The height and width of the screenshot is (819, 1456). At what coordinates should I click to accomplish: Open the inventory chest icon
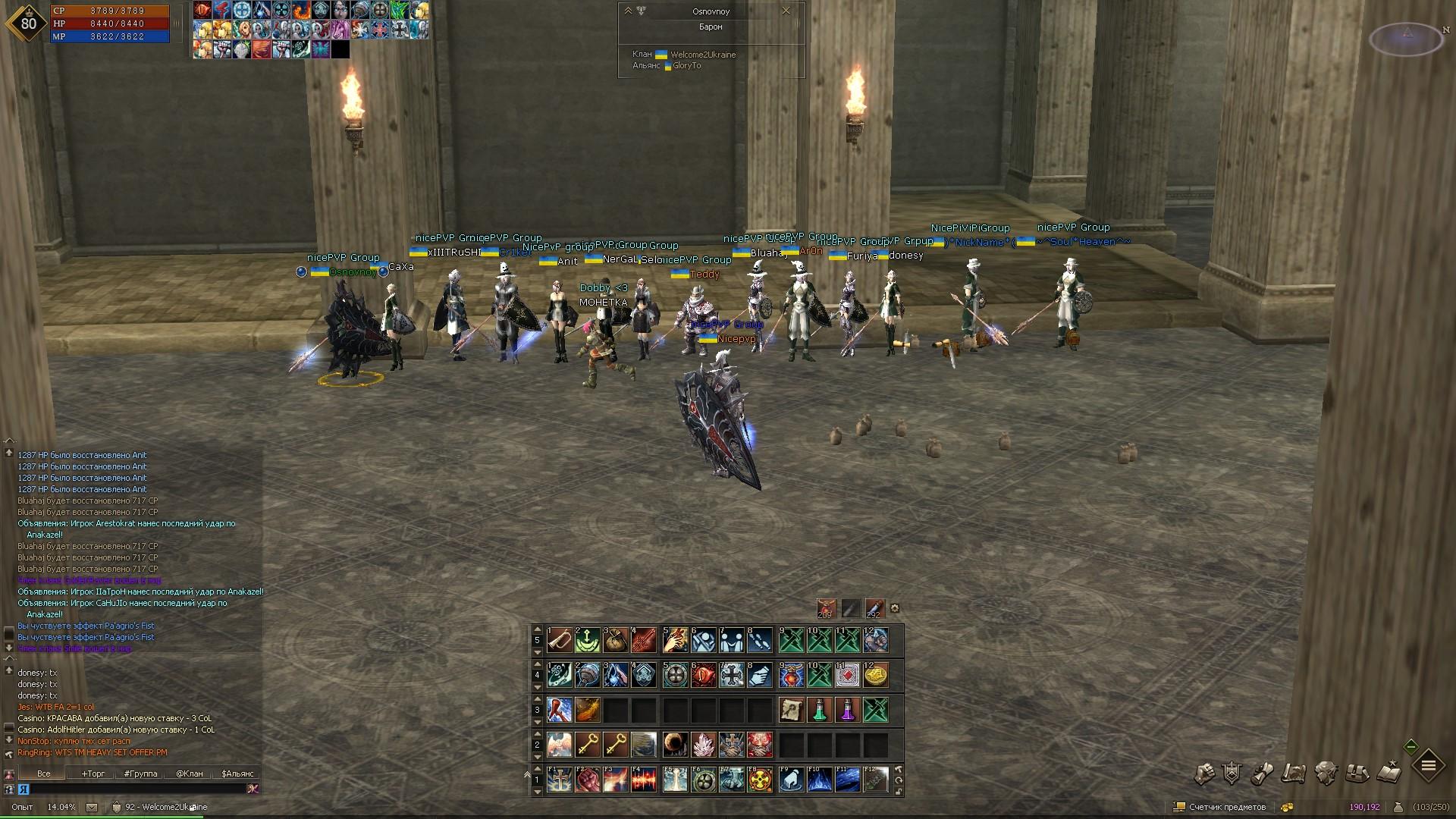point(1357,773)
